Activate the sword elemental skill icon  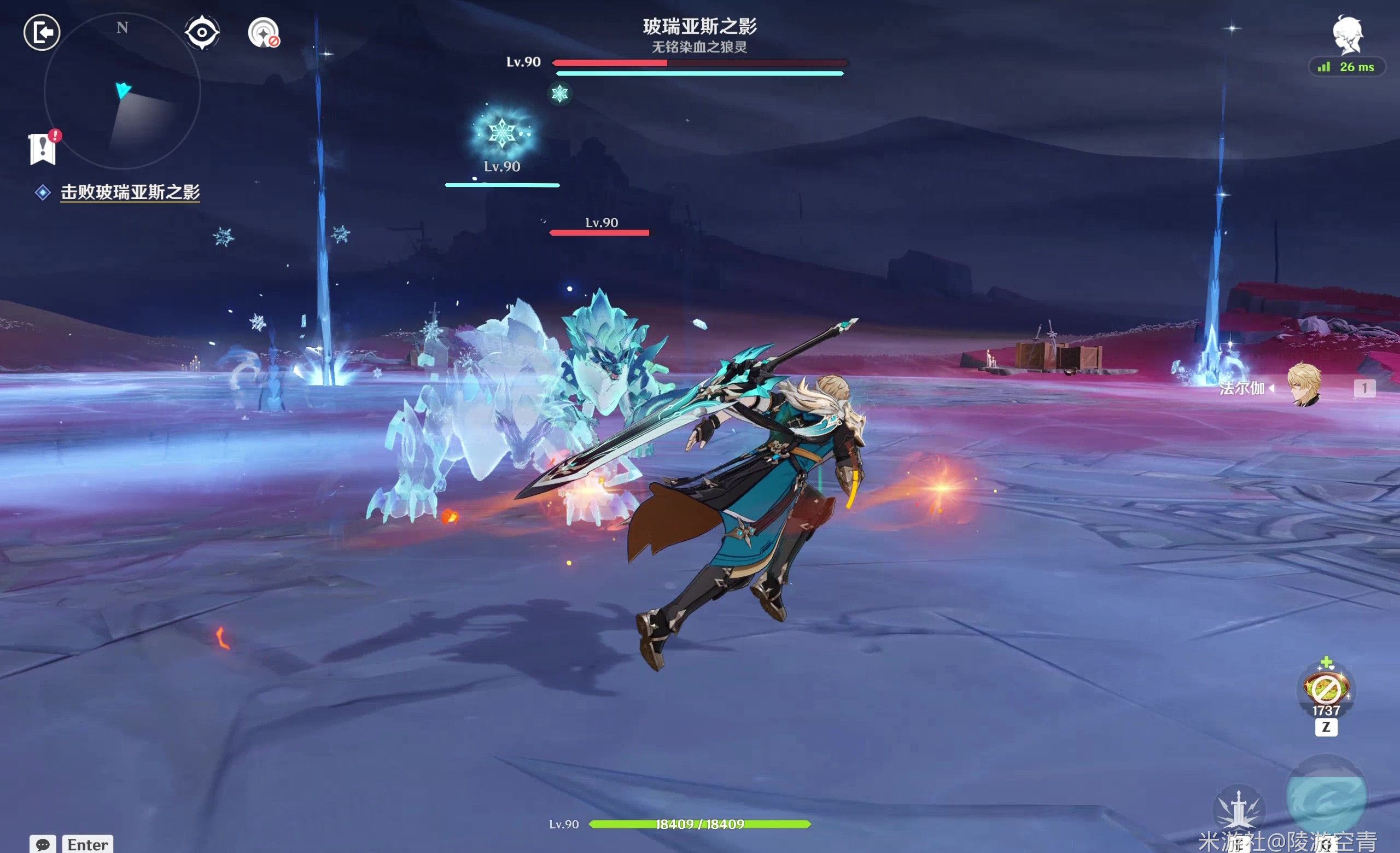(1239, 809)
